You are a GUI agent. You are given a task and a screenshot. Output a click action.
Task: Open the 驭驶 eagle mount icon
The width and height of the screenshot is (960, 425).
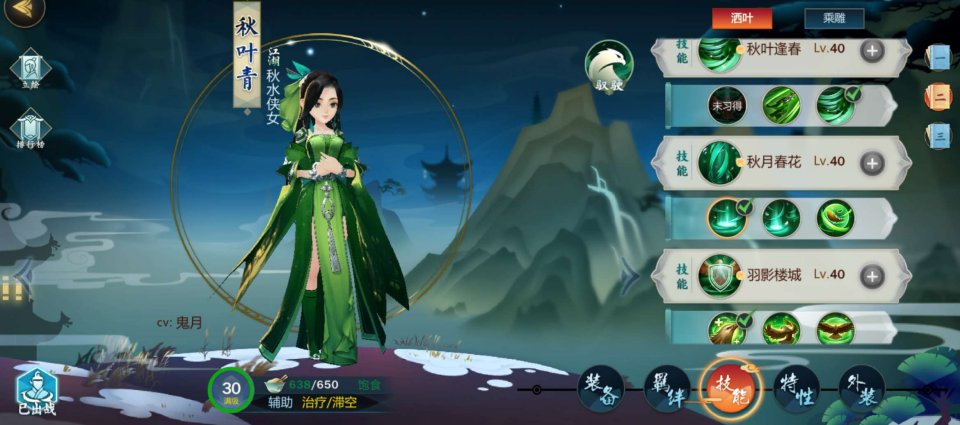coord(609,66)
